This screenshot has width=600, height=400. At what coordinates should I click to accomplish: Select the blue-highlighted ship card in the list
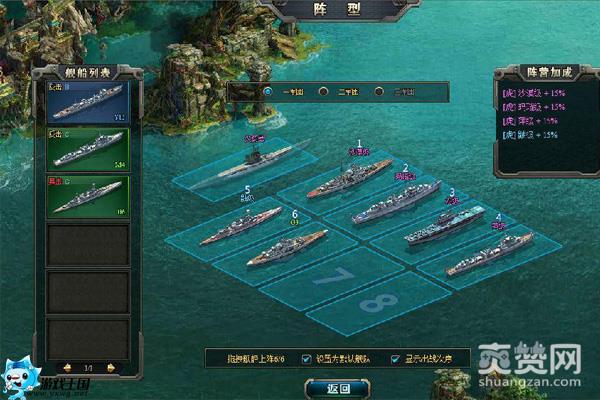[88, 102]
